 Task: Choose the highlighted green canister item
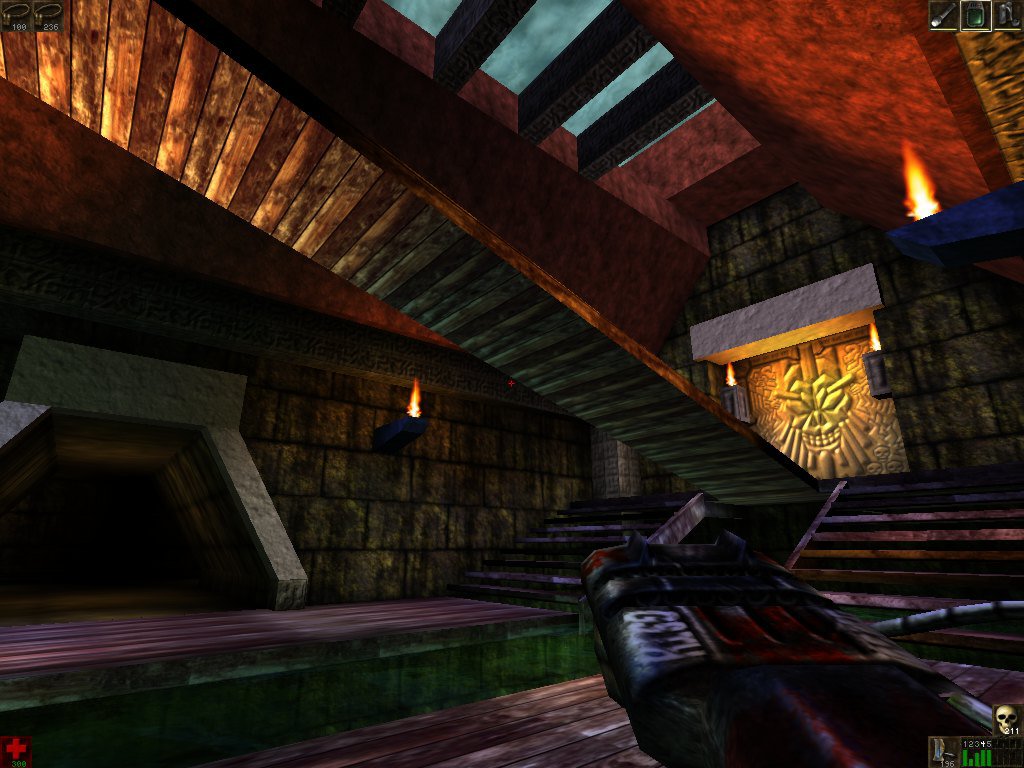pyautogui.click(x=975, y=15)
